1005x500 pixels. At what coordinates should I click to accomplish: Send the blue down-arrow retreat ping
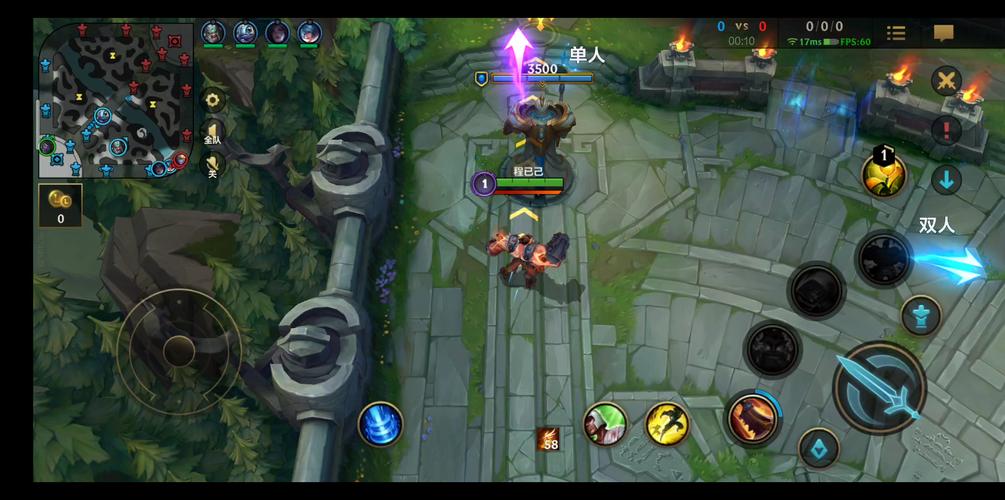pyautogui.click(x=946, y=180)
